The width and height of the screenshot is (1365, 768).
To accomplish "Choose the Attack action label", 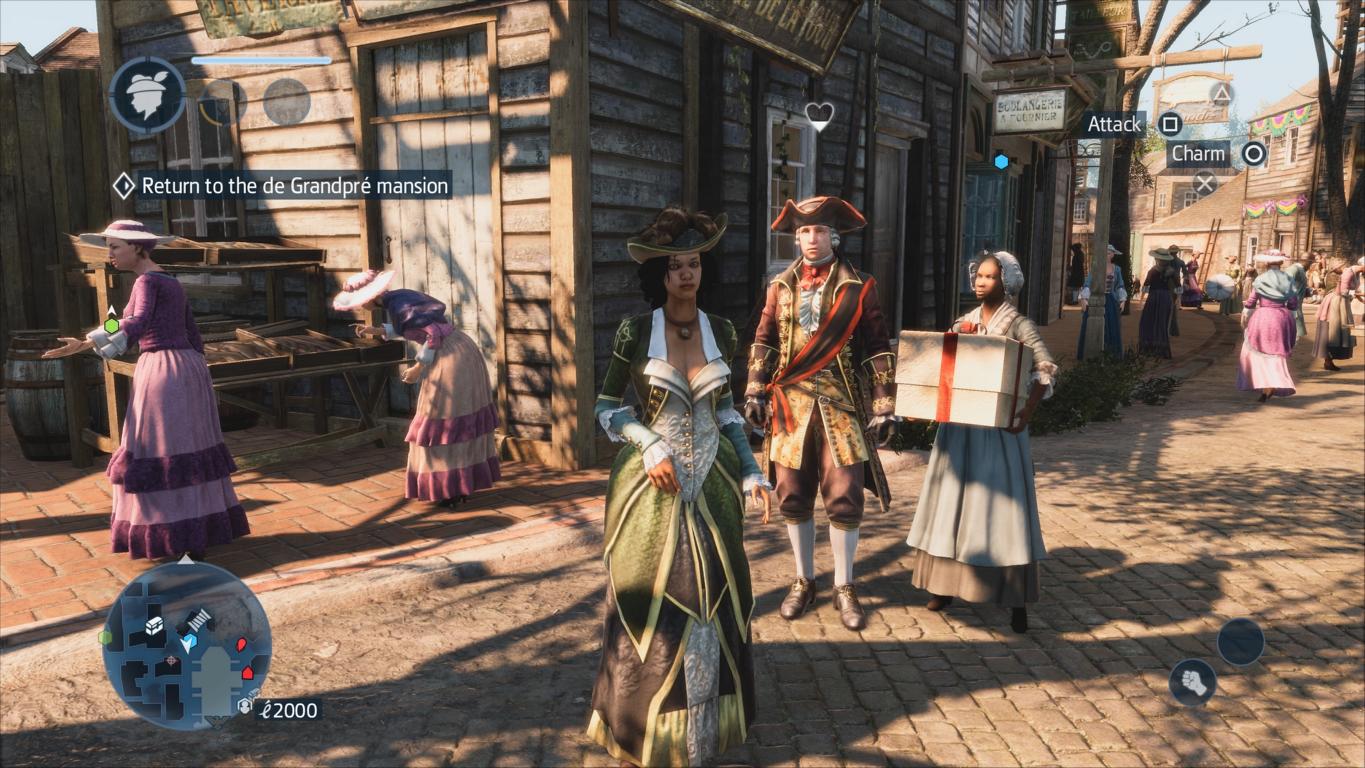I will pos(1114,124).
